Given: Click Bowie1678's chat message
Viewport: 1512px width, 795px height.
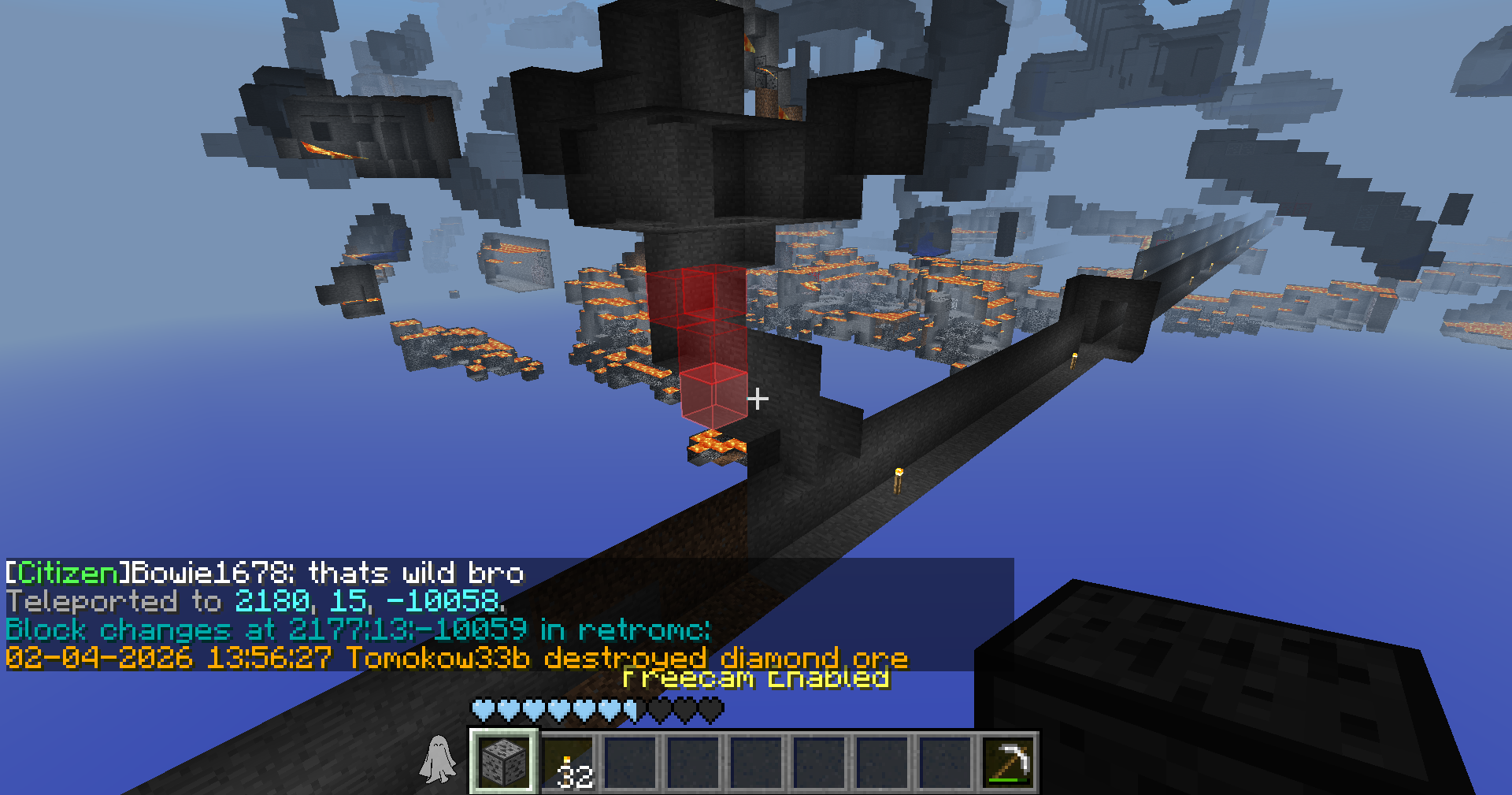Looking at the screenshot, I should 265,573.
